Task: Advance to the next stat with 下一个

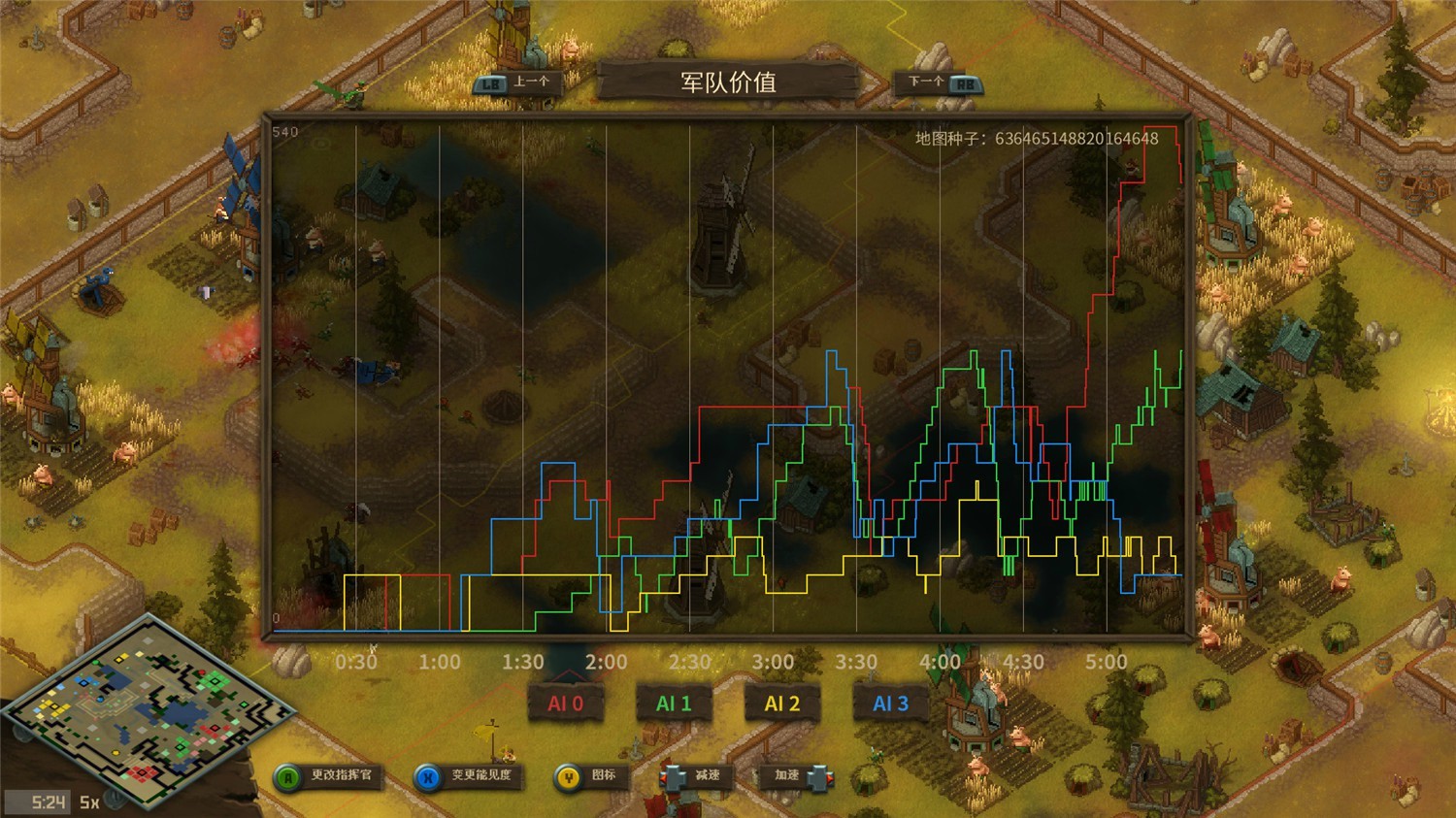Action: pyautogui.click(x=937, y=84)
